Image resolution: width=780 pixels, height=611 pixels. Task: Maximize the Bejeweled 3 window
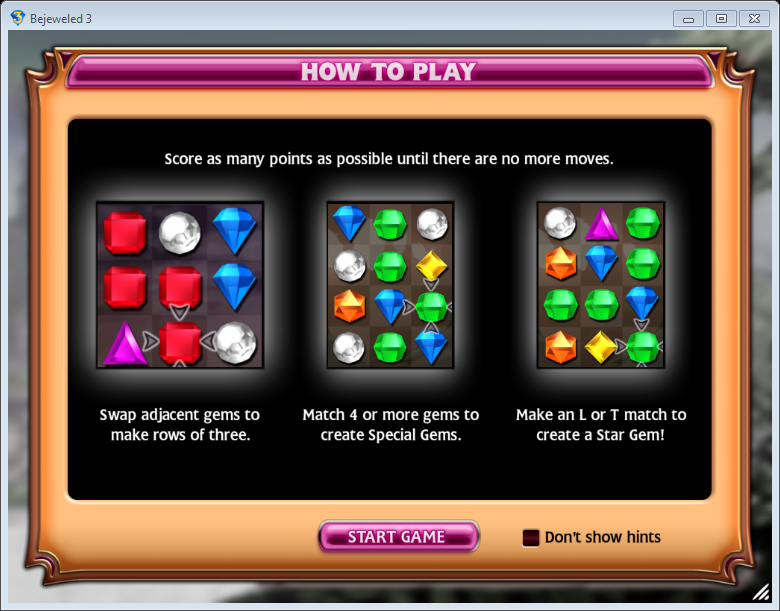(720, 18)
